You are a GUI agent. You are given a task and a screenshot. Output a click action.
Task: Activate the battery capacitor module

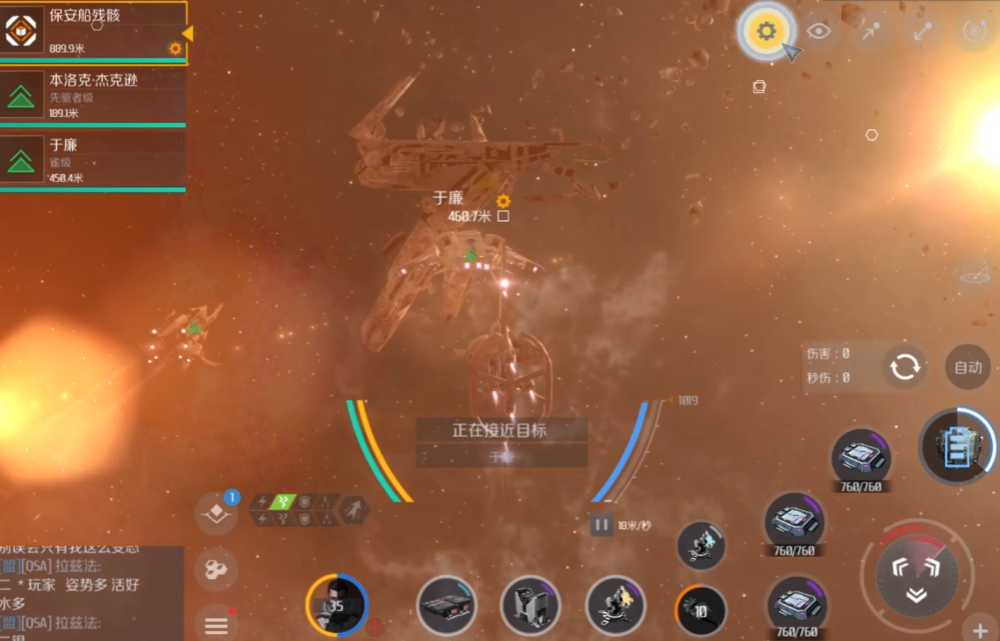959,445
